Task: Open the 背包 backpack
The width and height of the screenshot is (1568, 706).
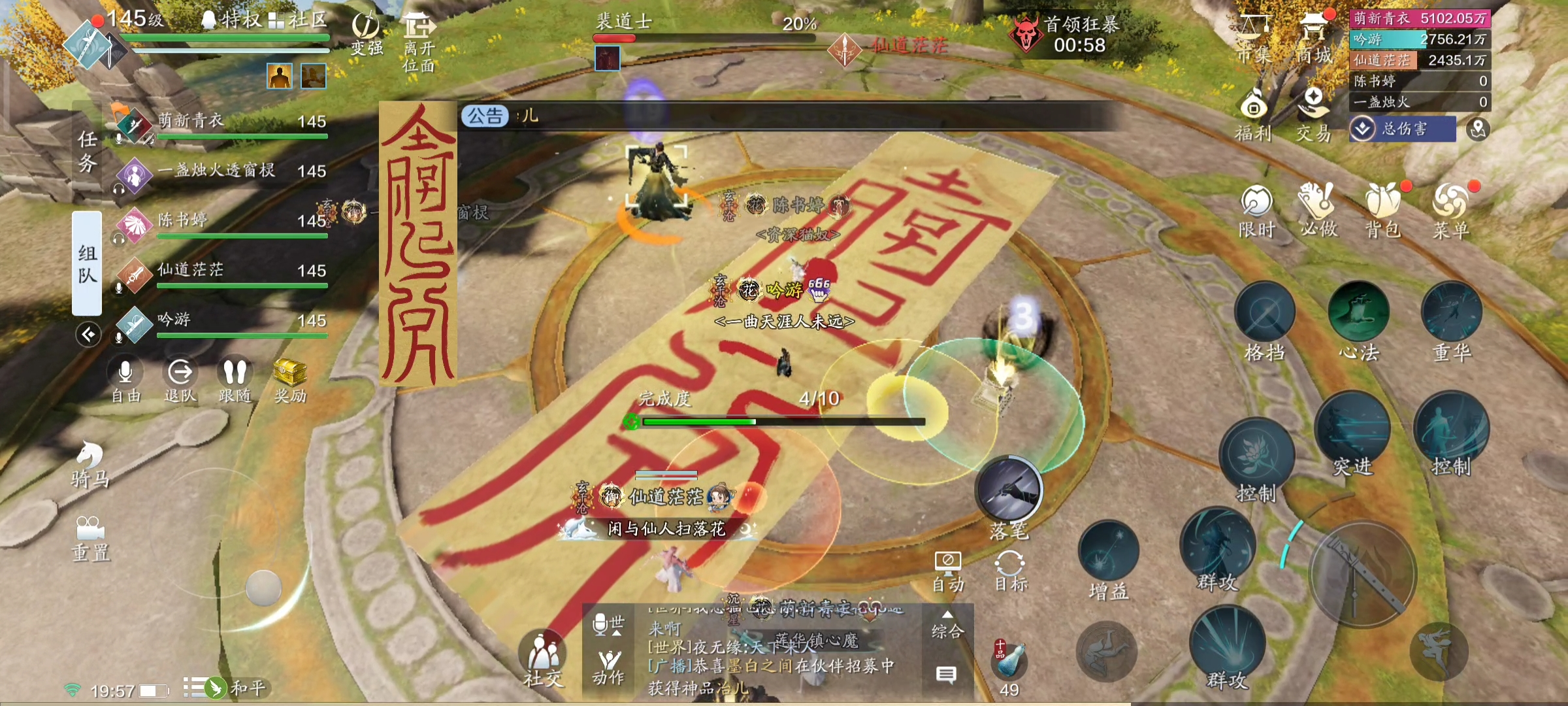Action: click(1382, 209)
